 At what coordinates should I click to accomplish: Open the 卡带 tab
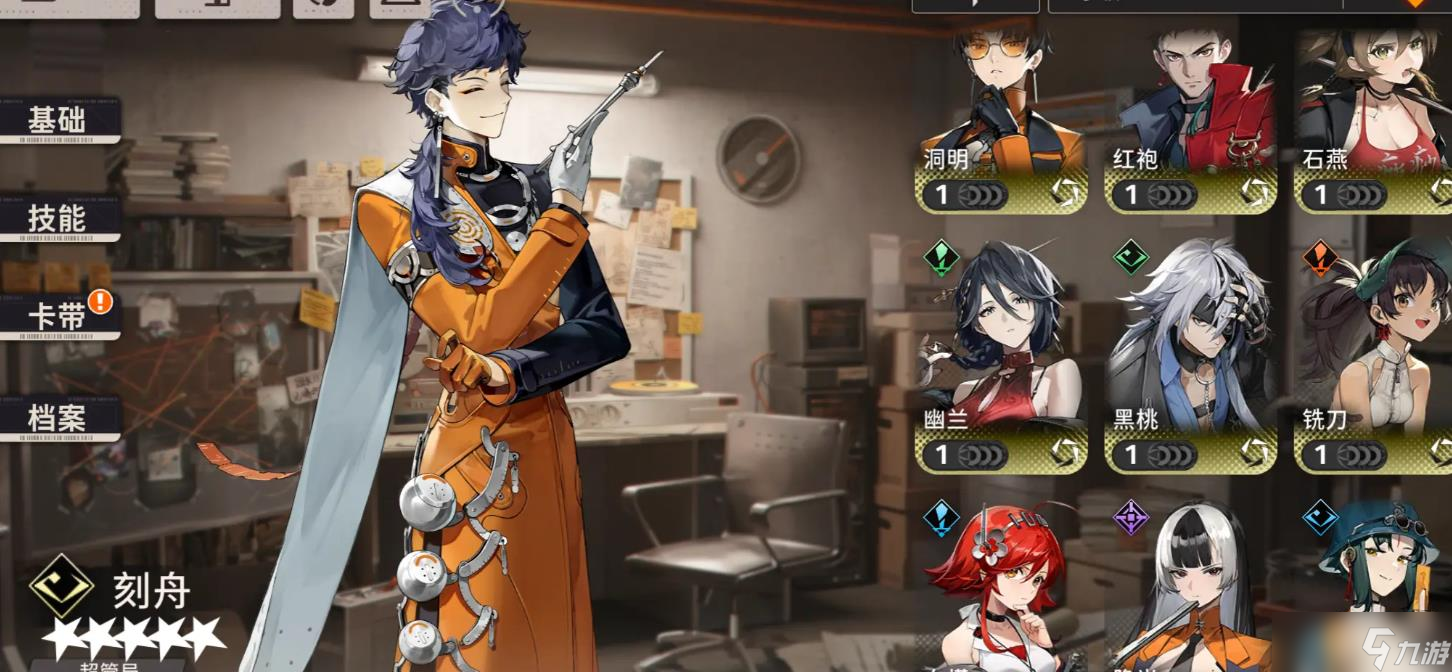(58, 317)
